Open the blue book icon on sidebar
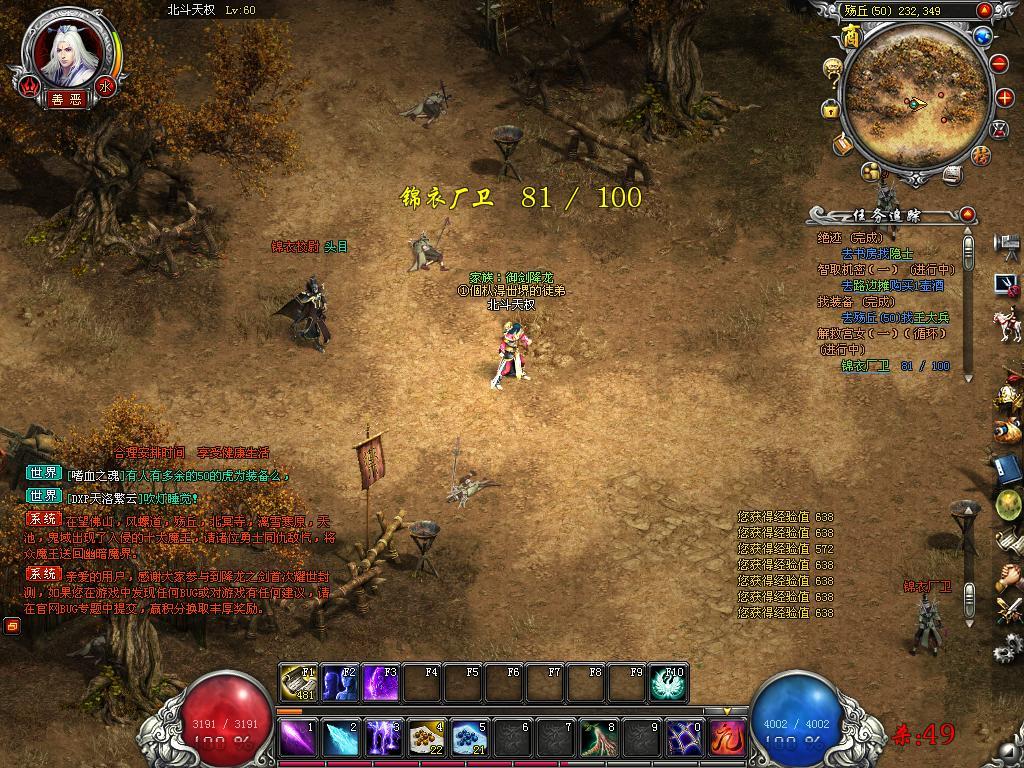 point(1006,468)
